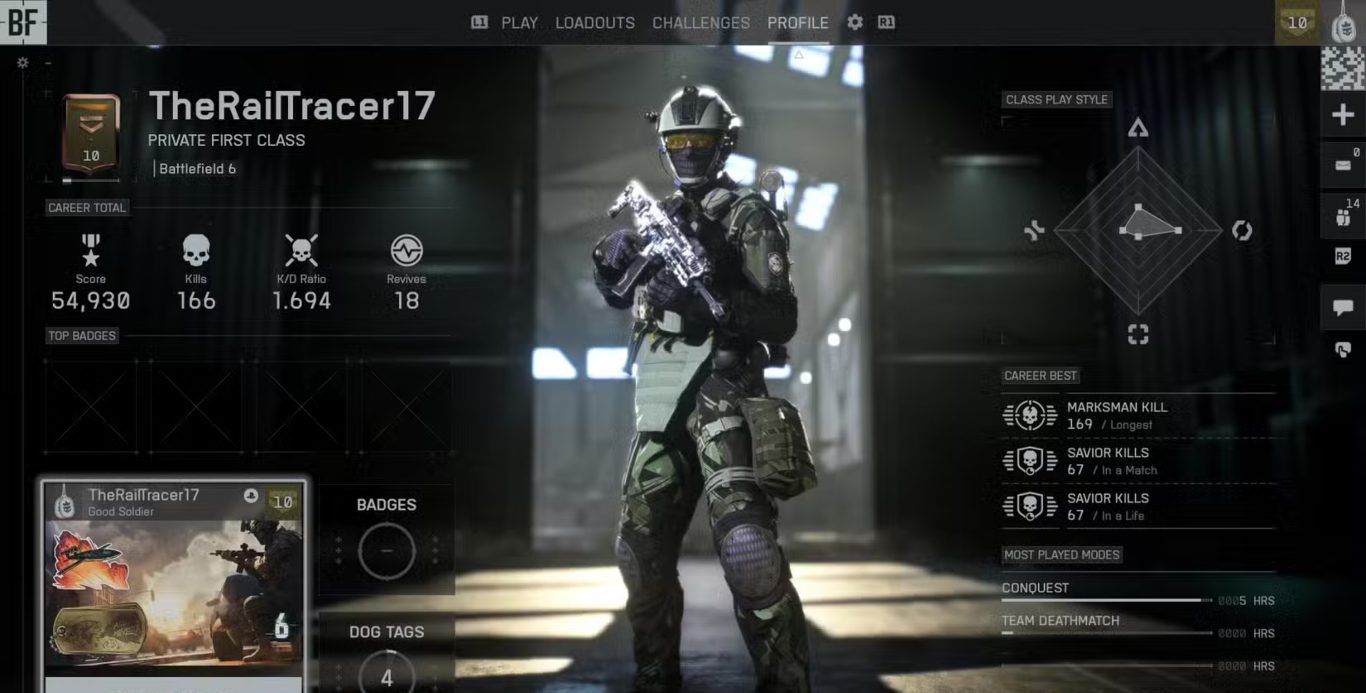Image resolution: width=1366 pixels, height=693 pixels.
Task: Click the rank 10 emblem beside the player name
Action: click(91, 137)
